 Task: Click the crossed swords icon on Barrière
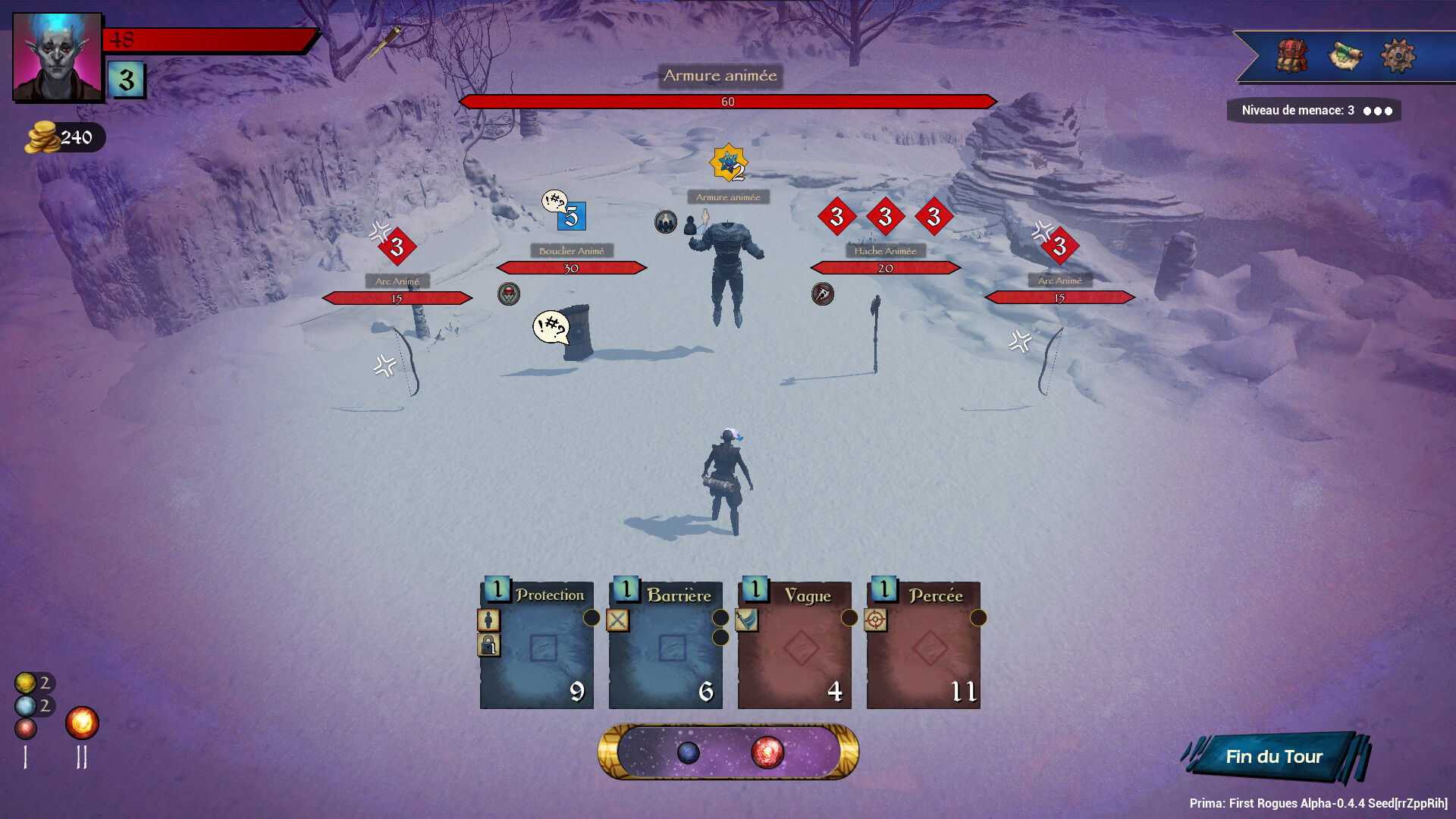coord(620,620)
